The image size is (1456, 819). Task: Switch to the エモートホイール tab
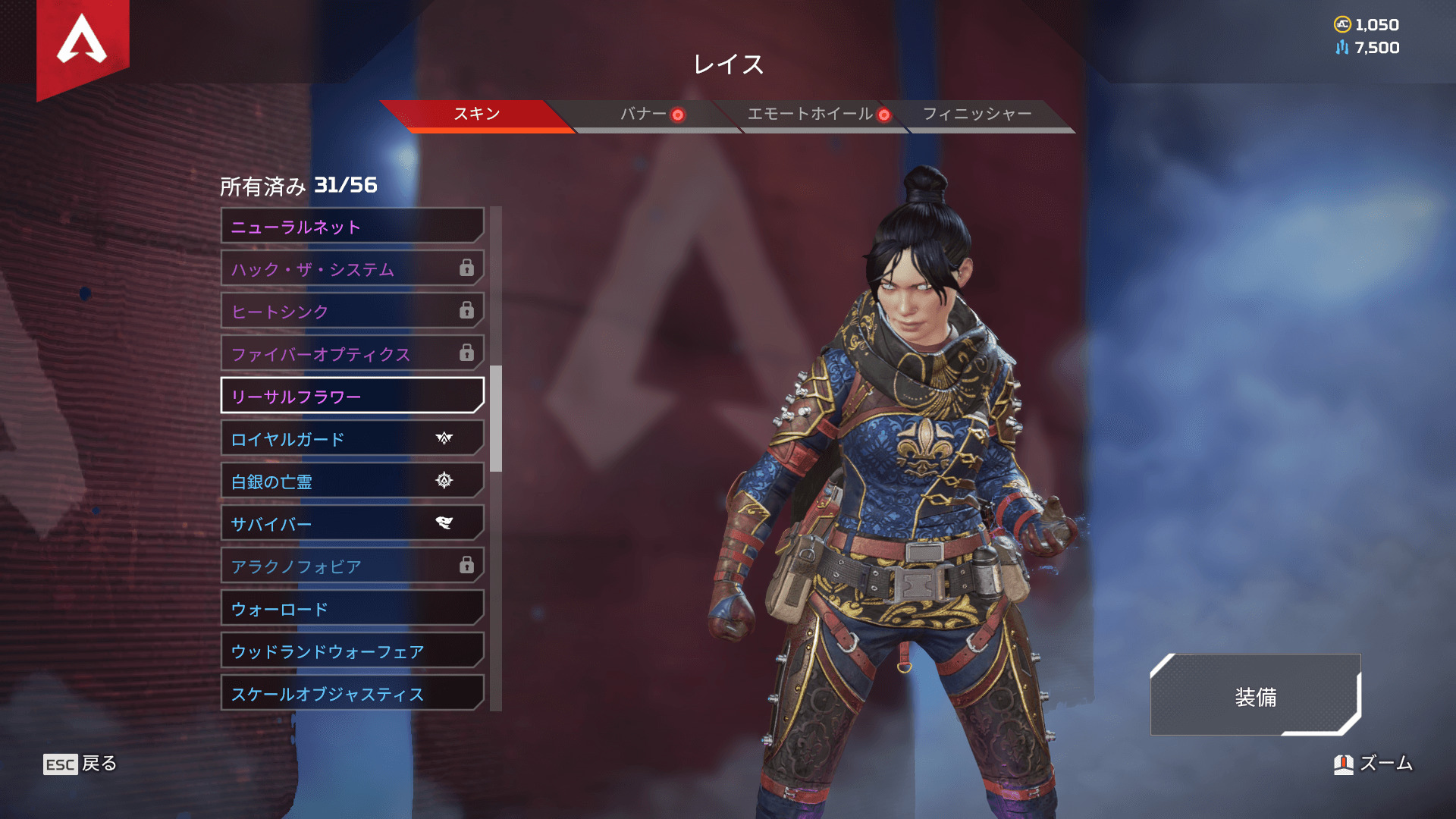coord(810,115)
